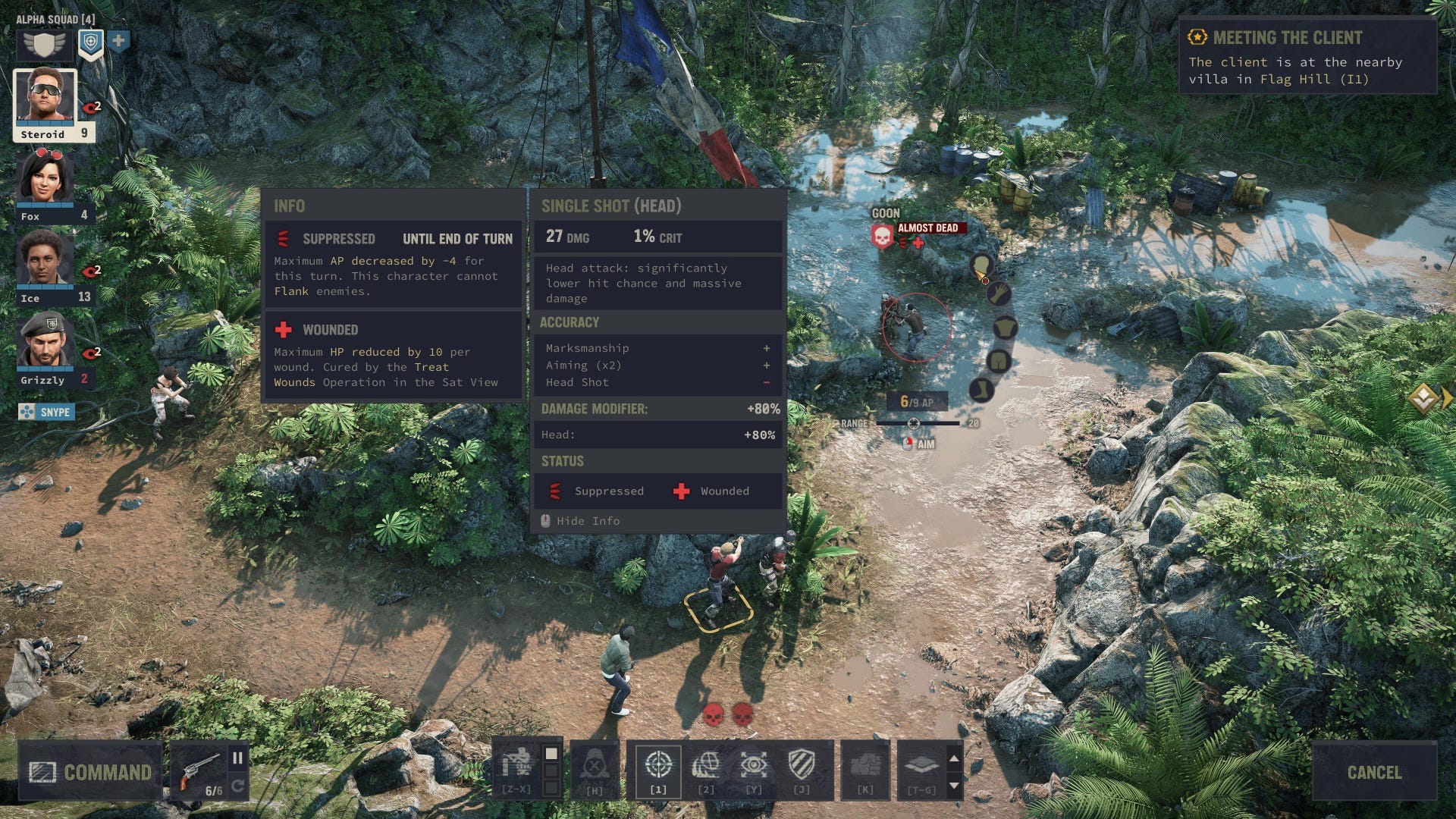Viewport: 1456px width, 819px height.
Task: Open the SNYPE panel
Action: coord(47,412)
